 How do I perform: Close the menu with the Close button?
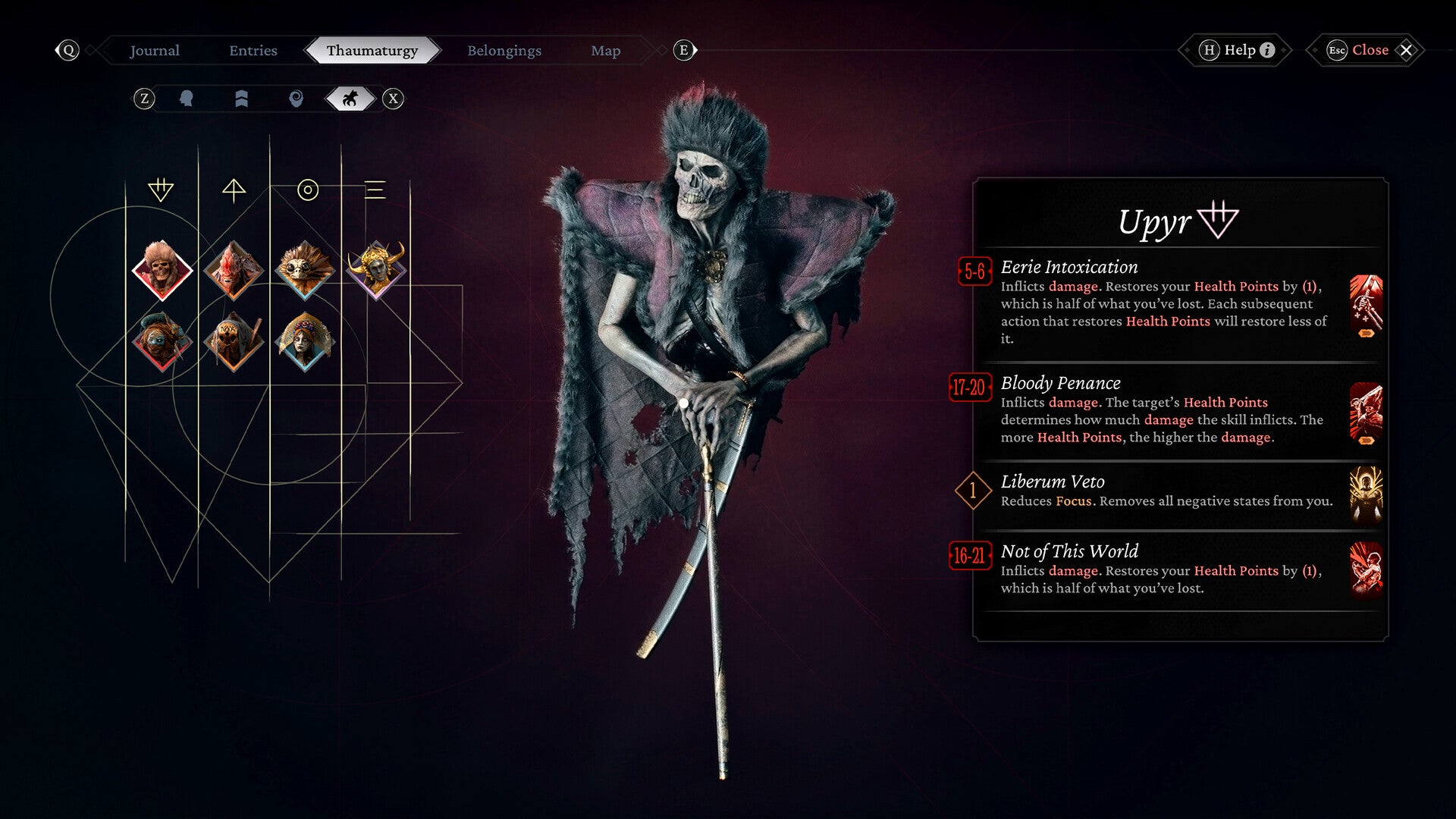[x=1370, y=50]
